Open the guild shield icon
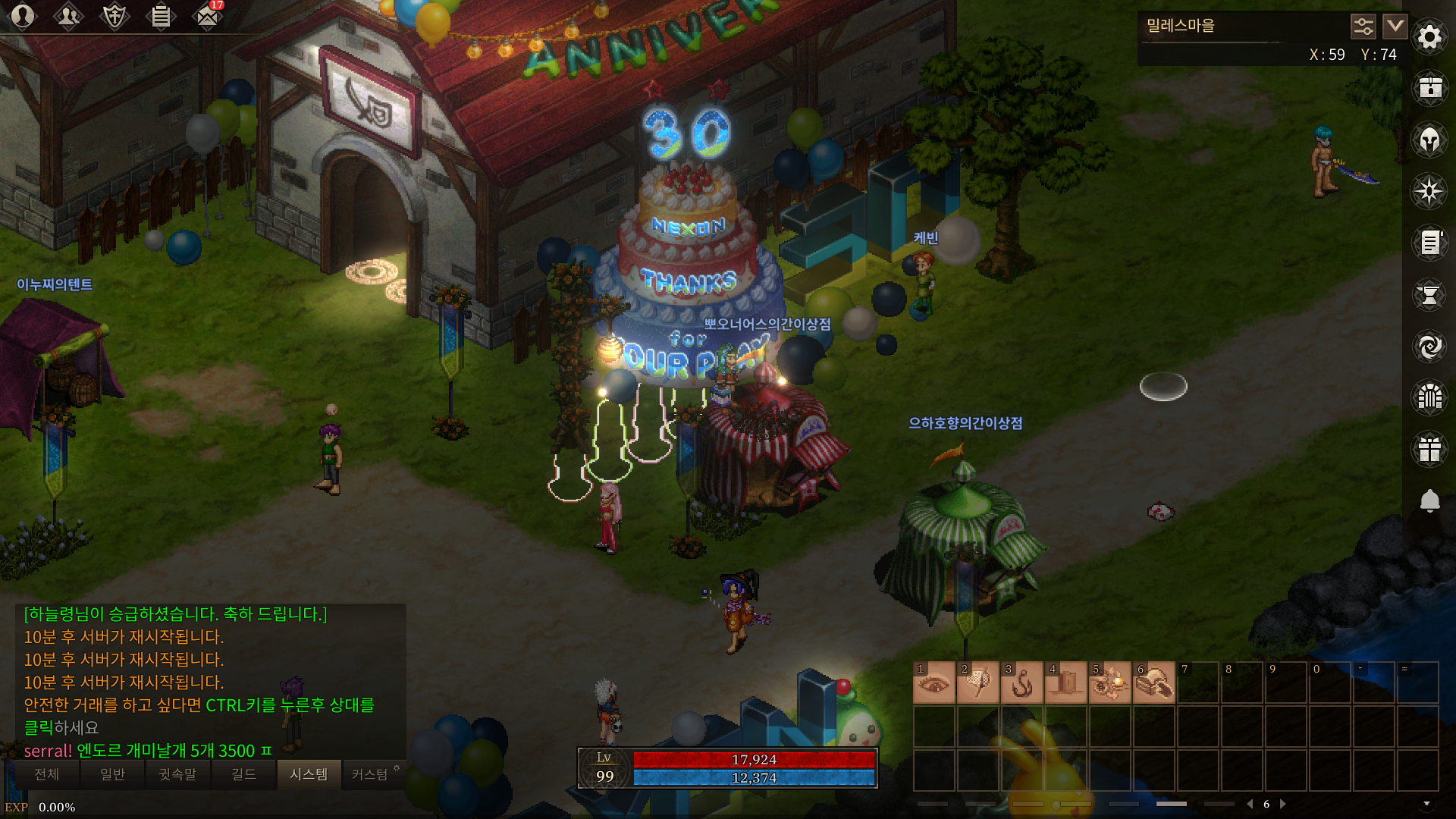This screenshot has height=819, width=1456. point(115,16)
